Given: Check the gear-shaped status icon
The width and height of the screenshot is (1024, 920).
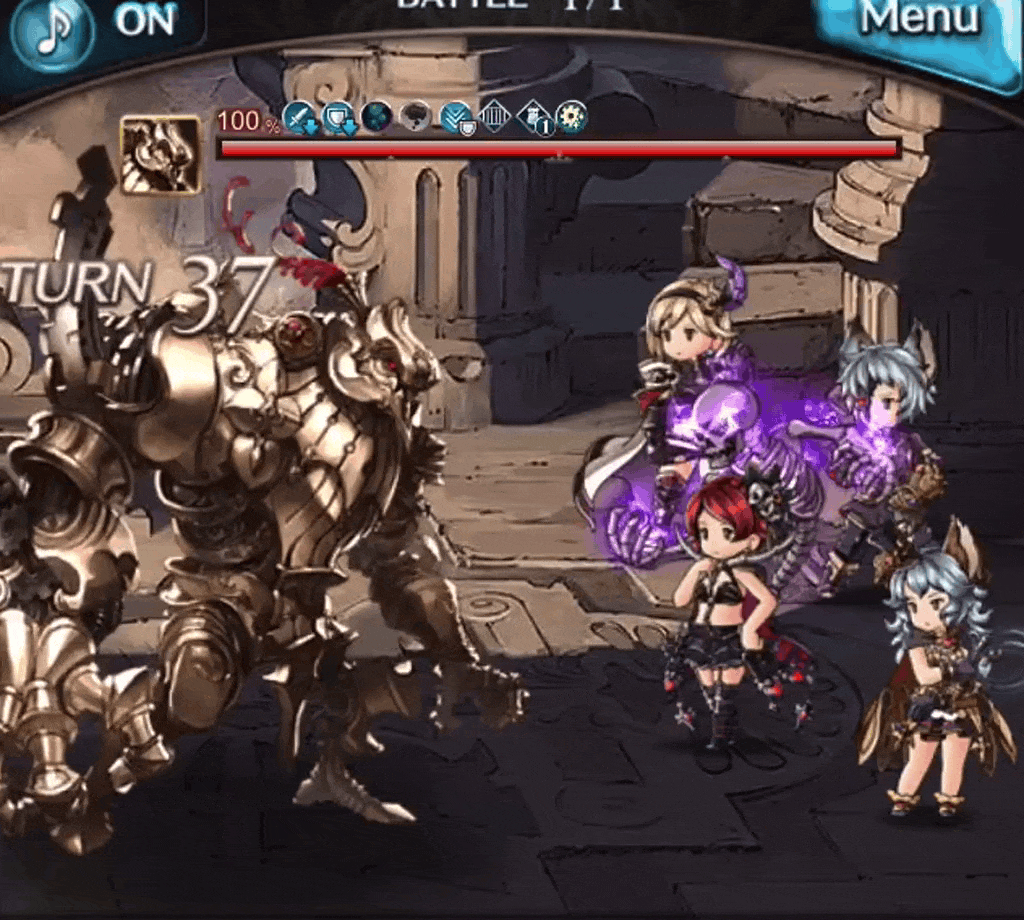Looking at the screenshot, I should point(572,118).
